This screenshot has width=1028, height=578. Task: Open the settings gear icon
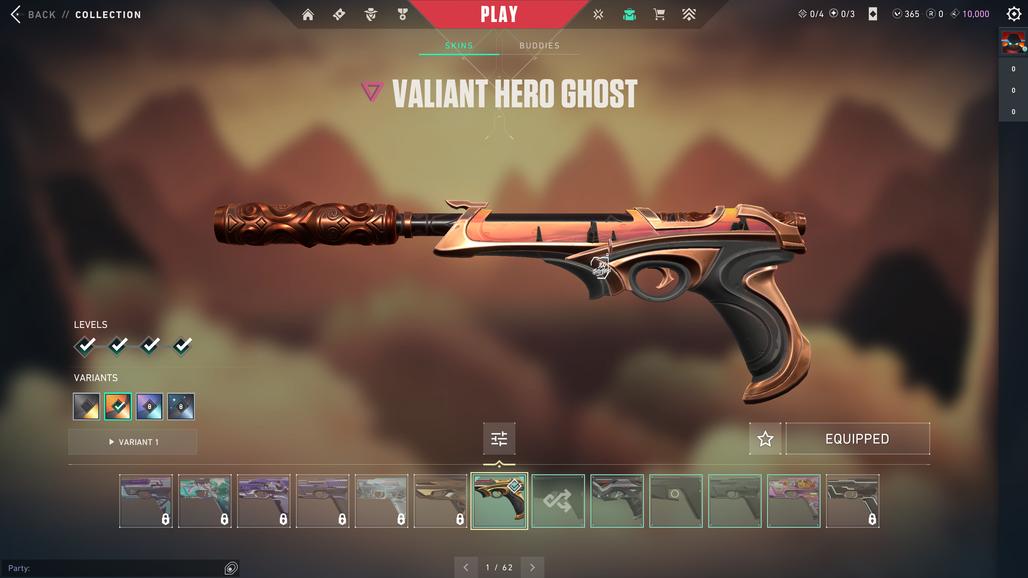coord(1013,14)
